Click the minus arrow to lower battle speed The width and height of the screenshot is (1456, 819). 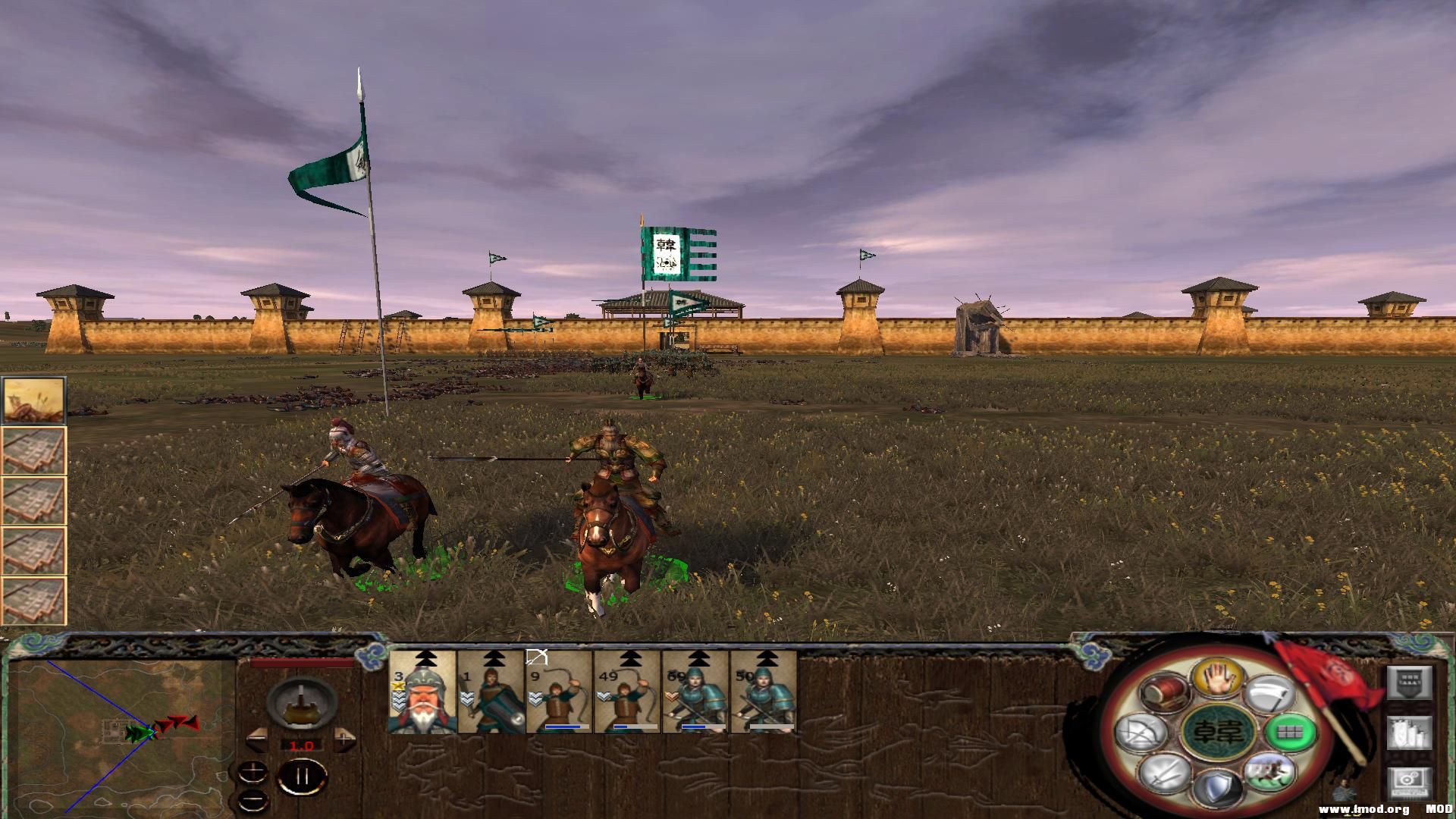pyautogui.click(x=258, y=740)
